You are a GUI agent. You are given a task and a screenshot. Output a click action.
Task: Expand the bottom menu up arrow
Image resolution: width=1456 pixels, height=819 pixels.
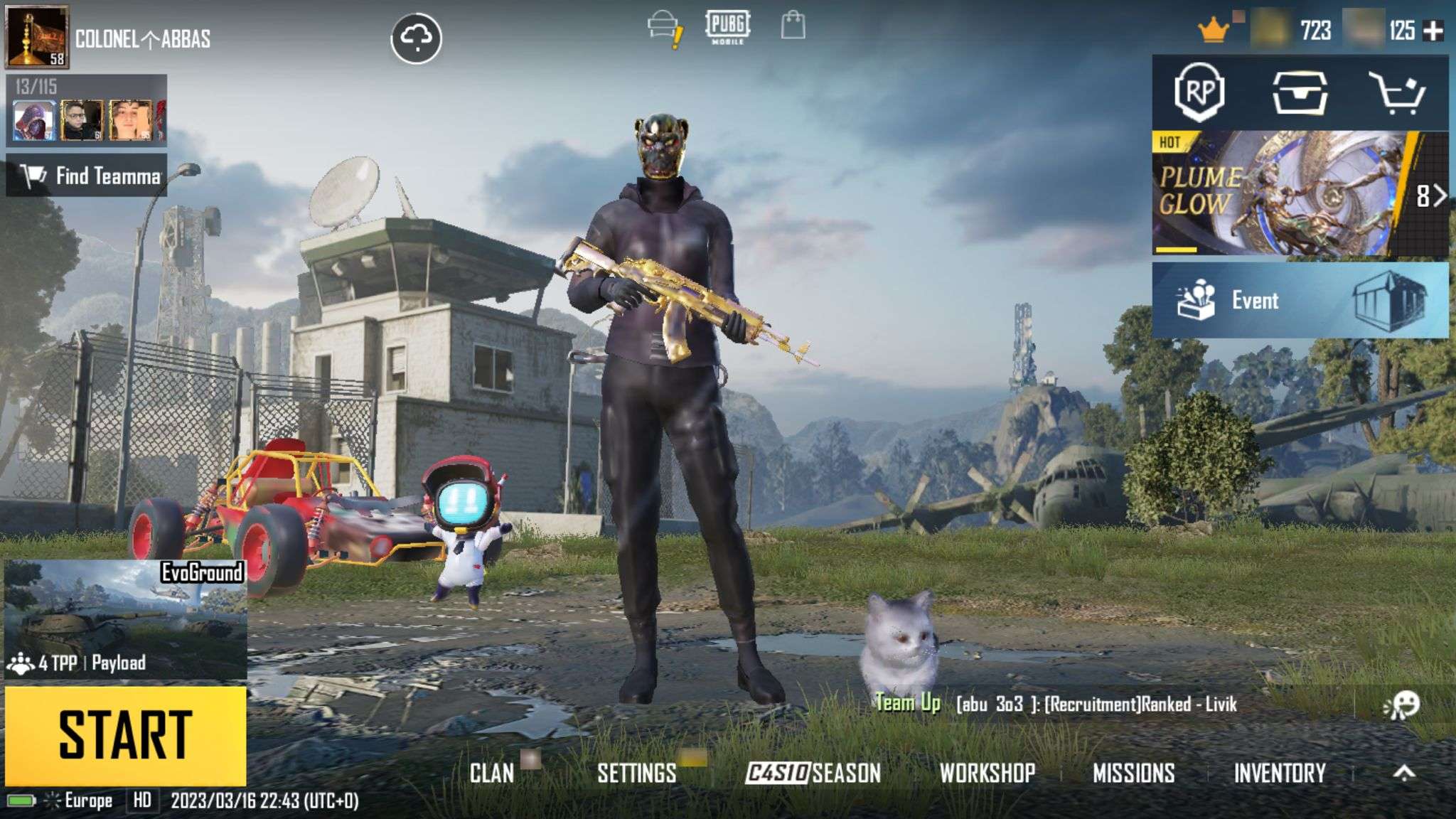[1404, 773]
